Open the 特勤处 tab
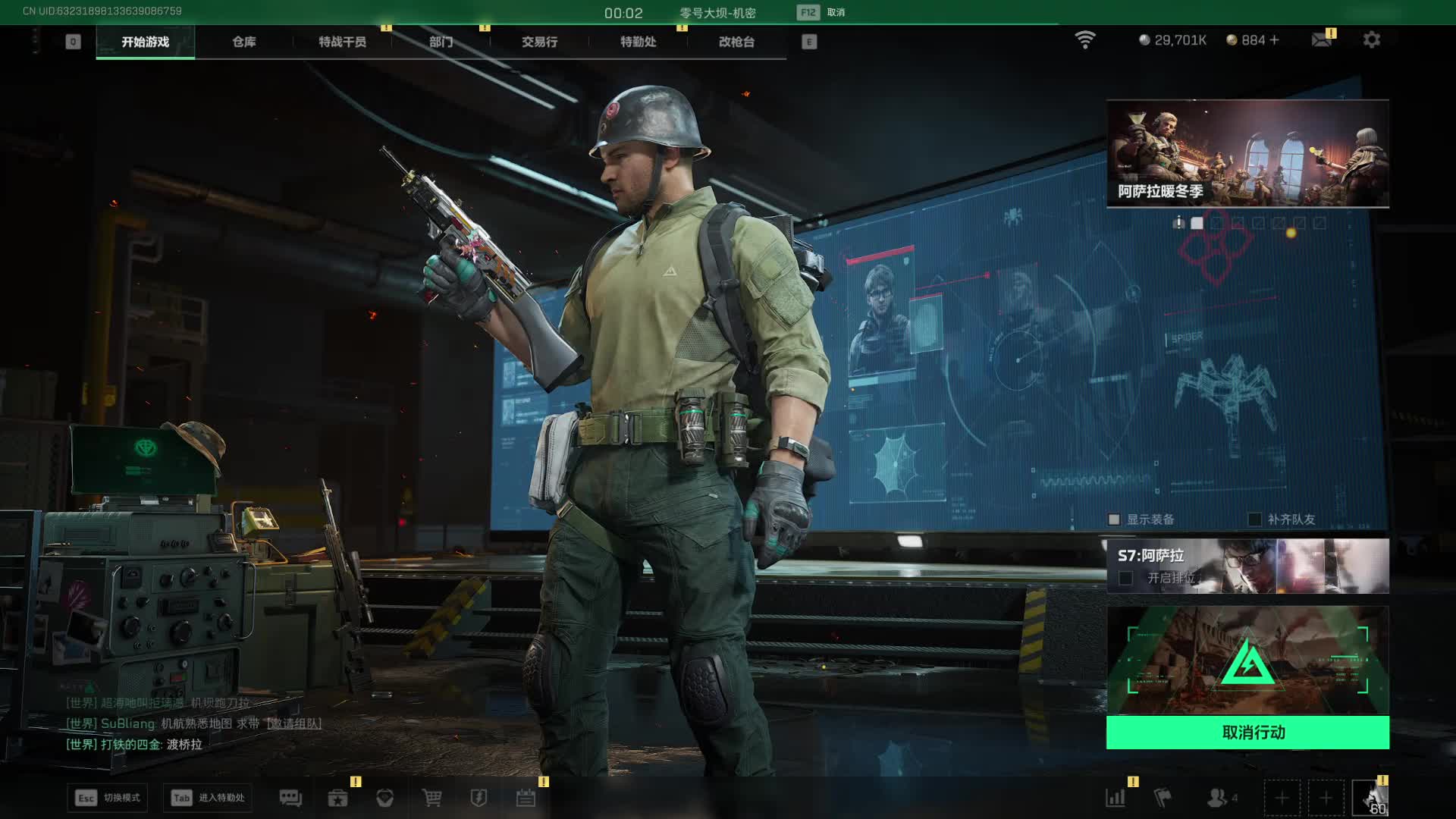1456x819 pixels. point(638,42)
